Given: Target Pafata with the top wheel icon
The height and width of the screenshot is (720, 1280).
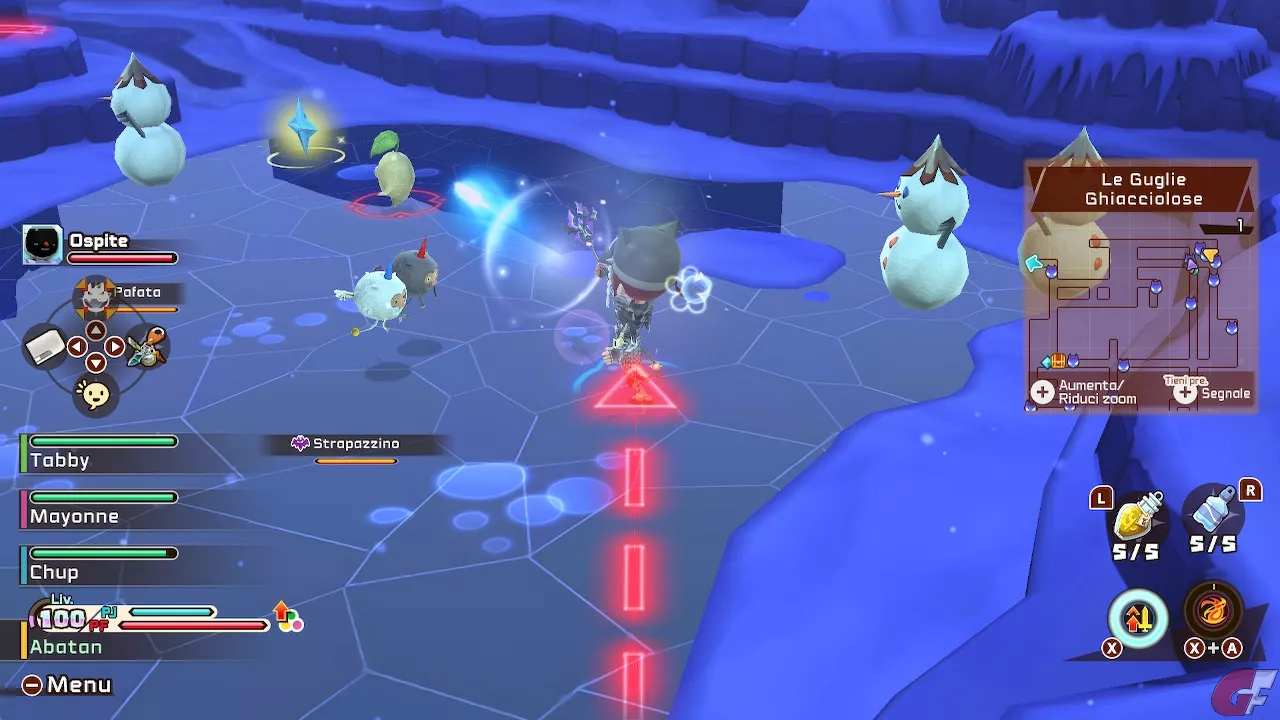Looking at the screenshot, I should coord(95,297).
